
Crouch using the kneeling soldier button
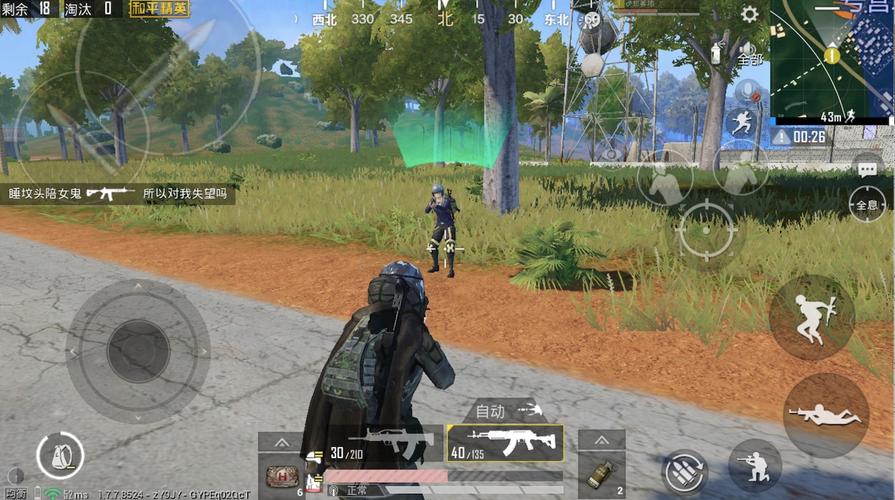tap(755, 465)
